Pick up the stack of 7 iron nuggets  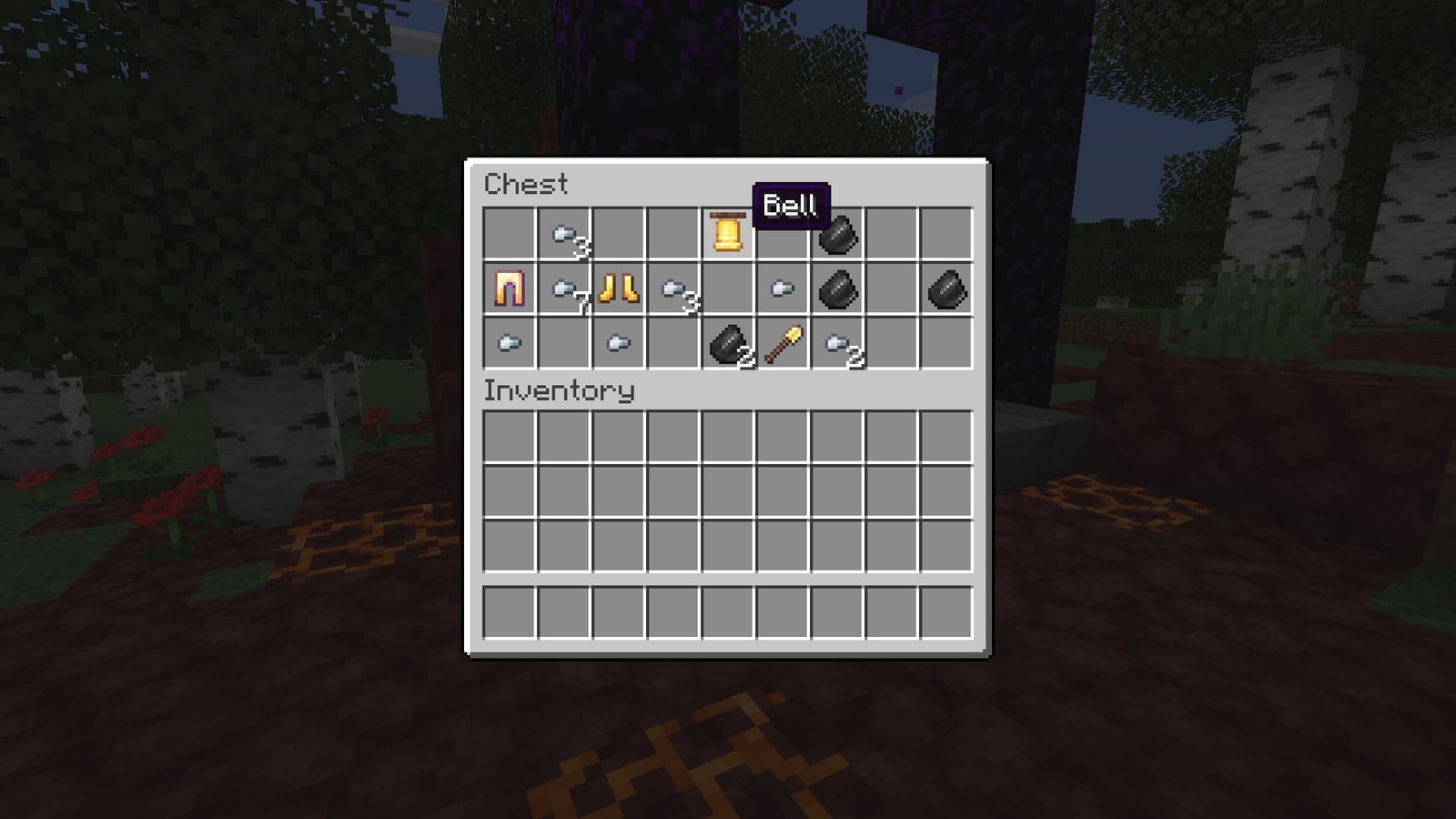(564, 291)
